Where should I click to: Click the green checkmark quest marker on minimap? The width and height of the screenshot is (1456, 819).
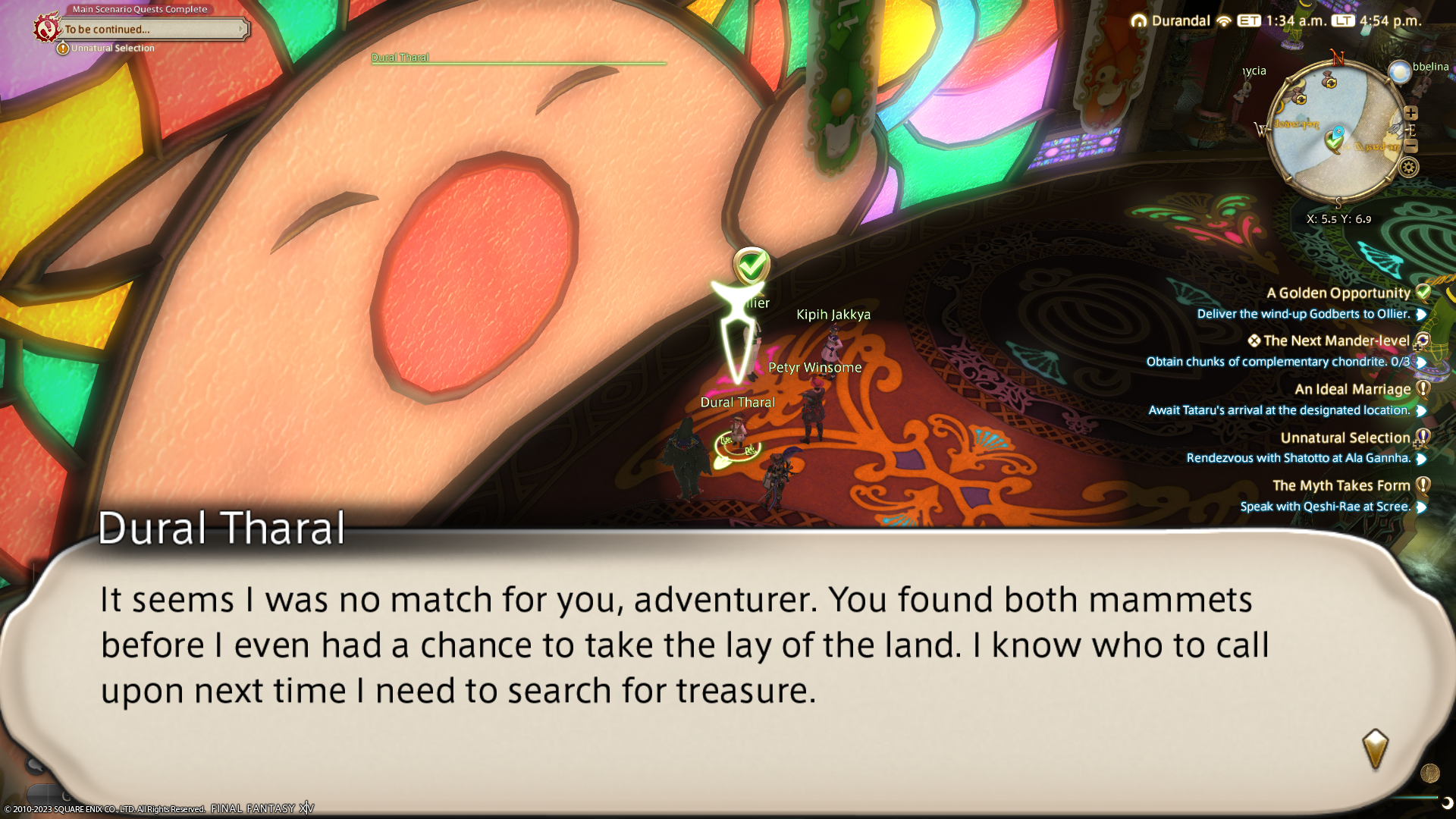tap(1334, 140)
